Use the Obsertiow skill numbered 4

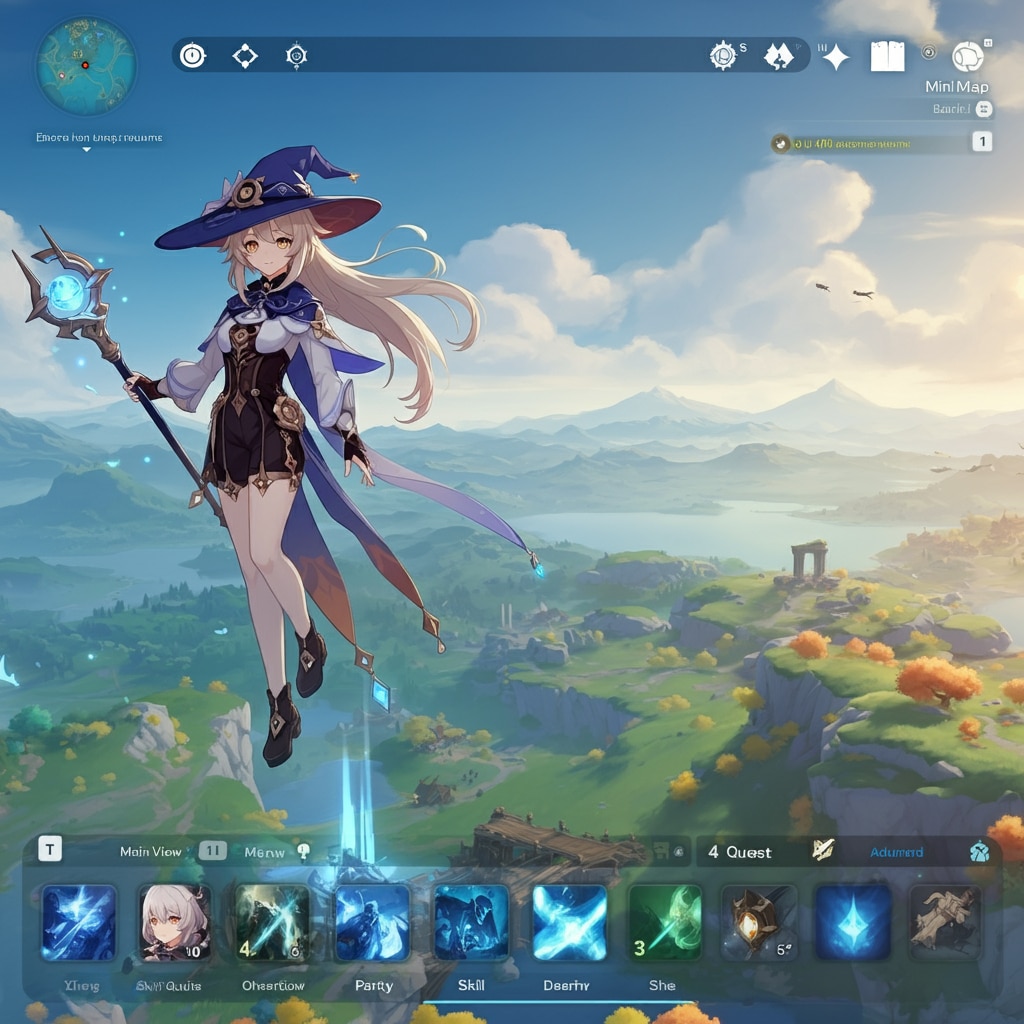272,923
